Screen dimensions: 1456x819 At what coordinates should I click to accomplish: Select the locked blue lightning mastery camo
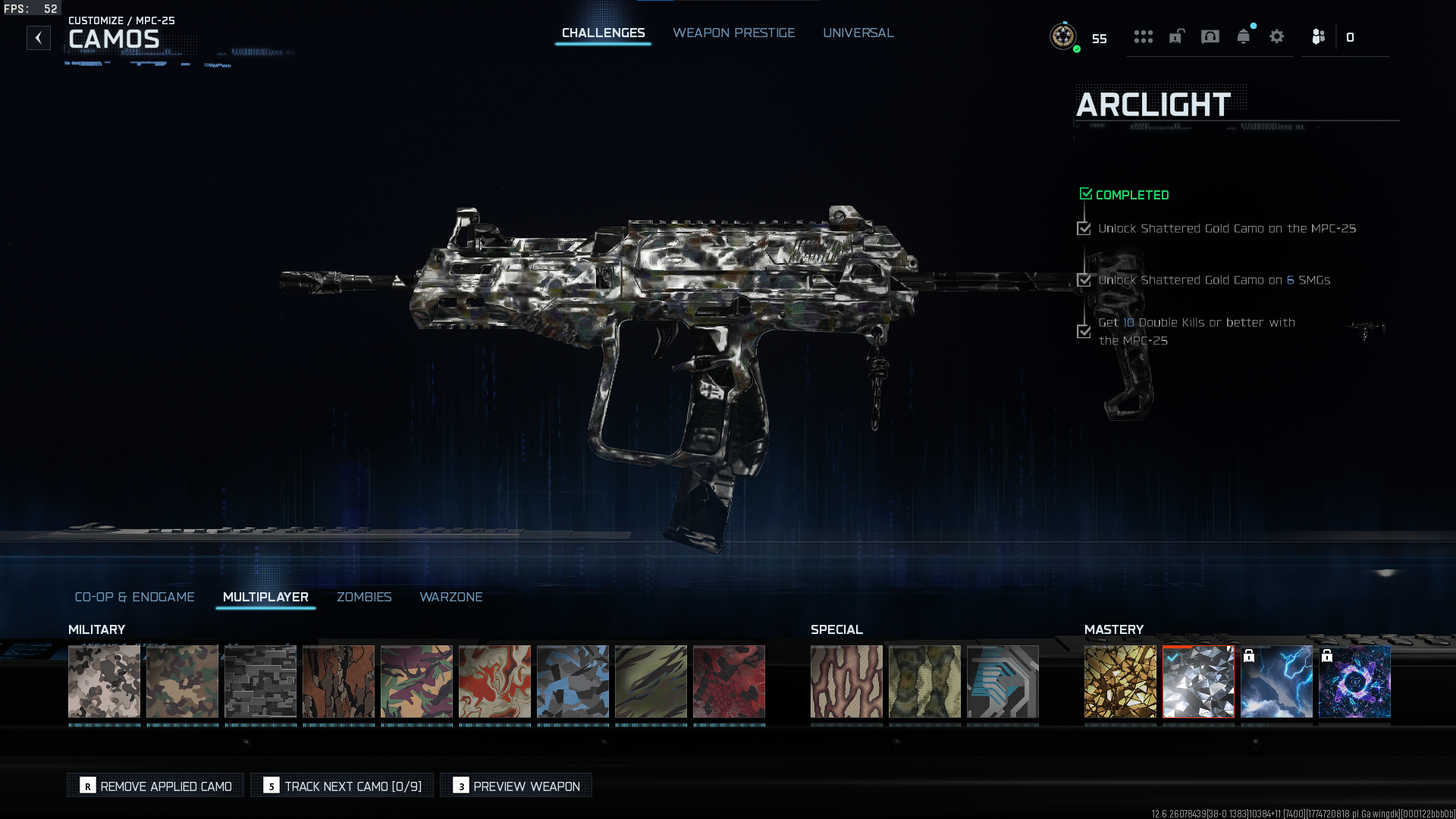[1276, 681]
